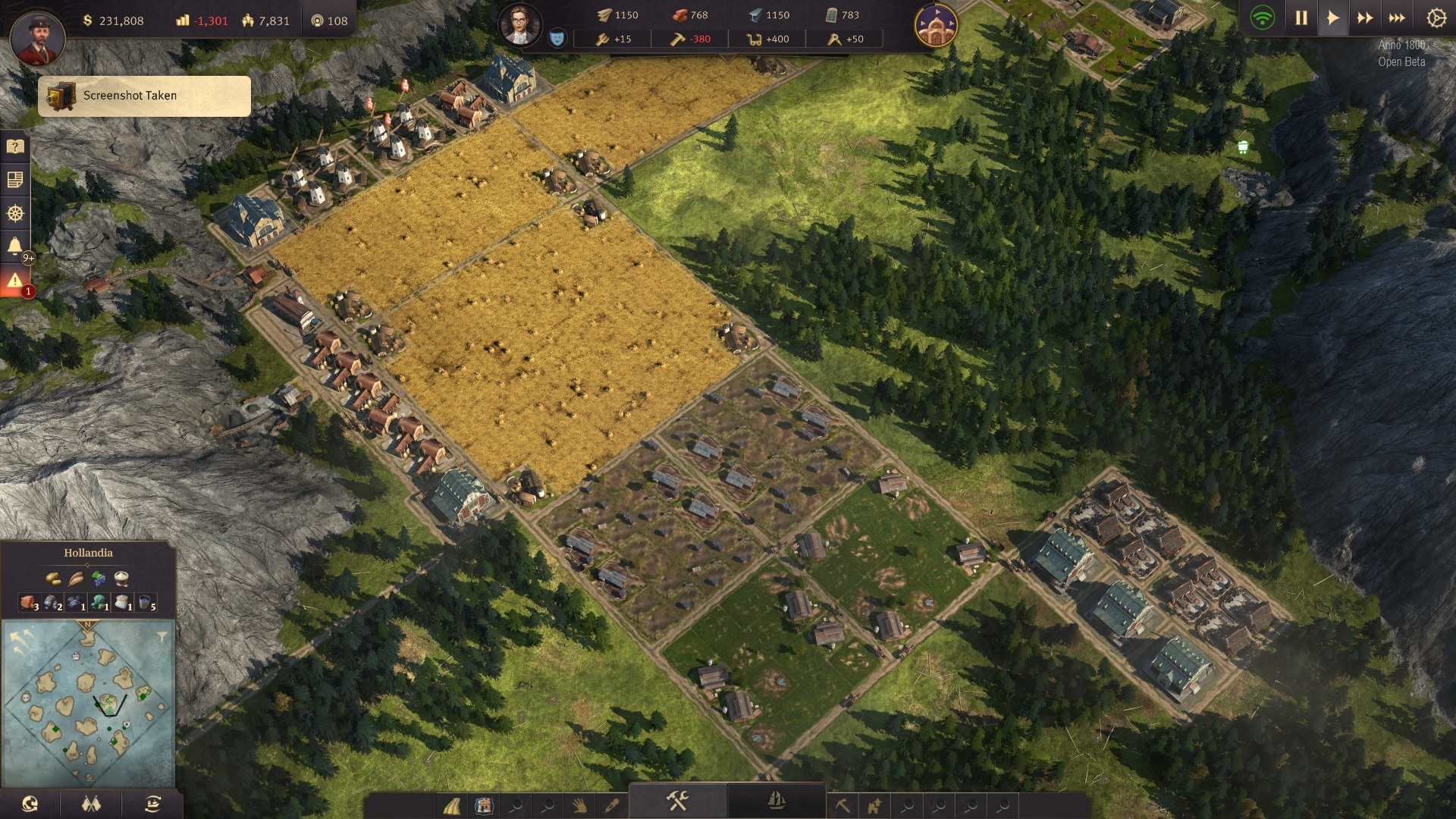This screenshot has height=819, width=1456.
Task: Open the notifications bell
Action: 15,246
